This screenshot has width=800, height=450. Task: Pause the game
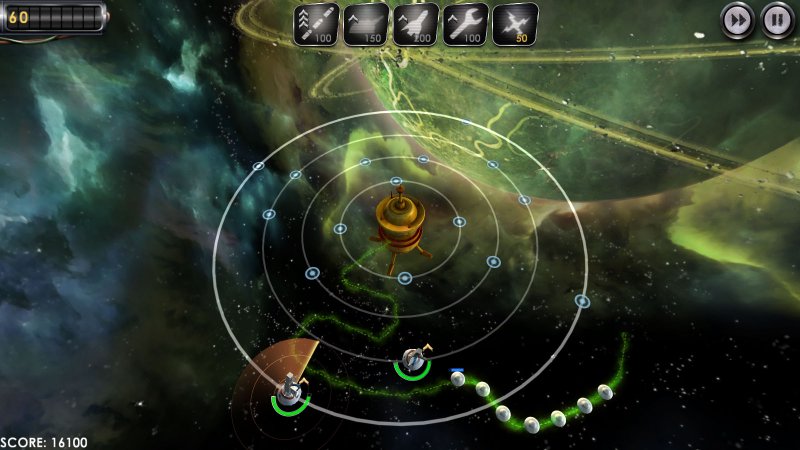point(776,19)
